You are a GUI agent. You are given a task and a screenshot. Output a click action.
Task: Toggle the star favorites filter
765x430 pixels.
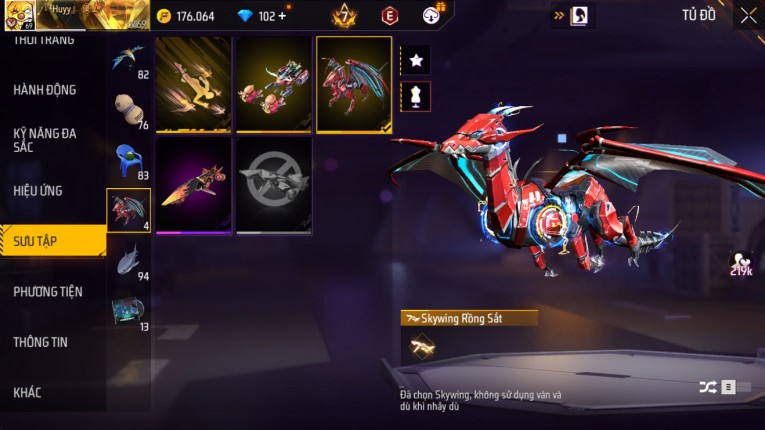click(x=416, y=61)
